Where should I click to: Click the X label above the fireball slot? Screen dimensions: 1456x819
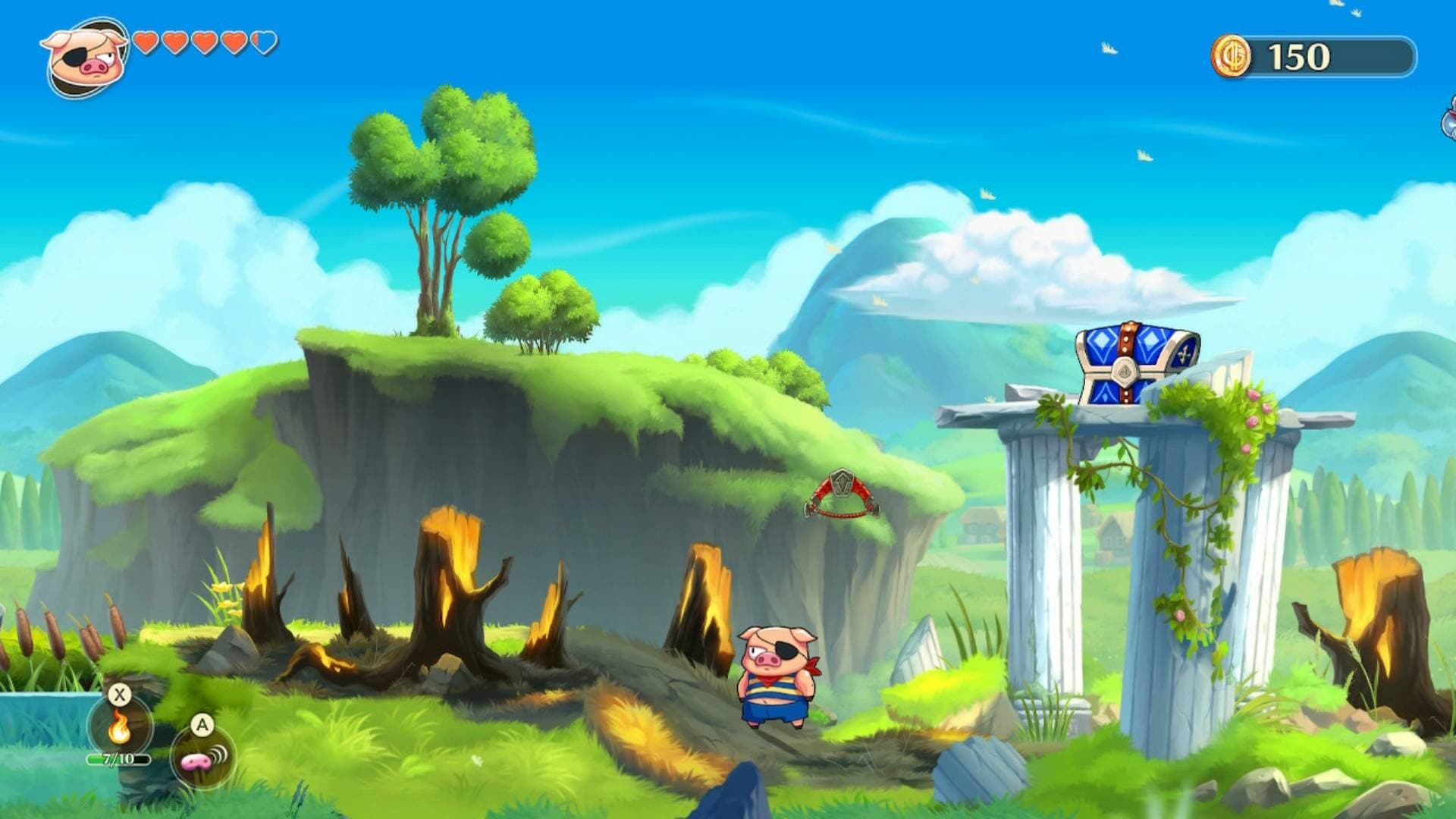119,695
